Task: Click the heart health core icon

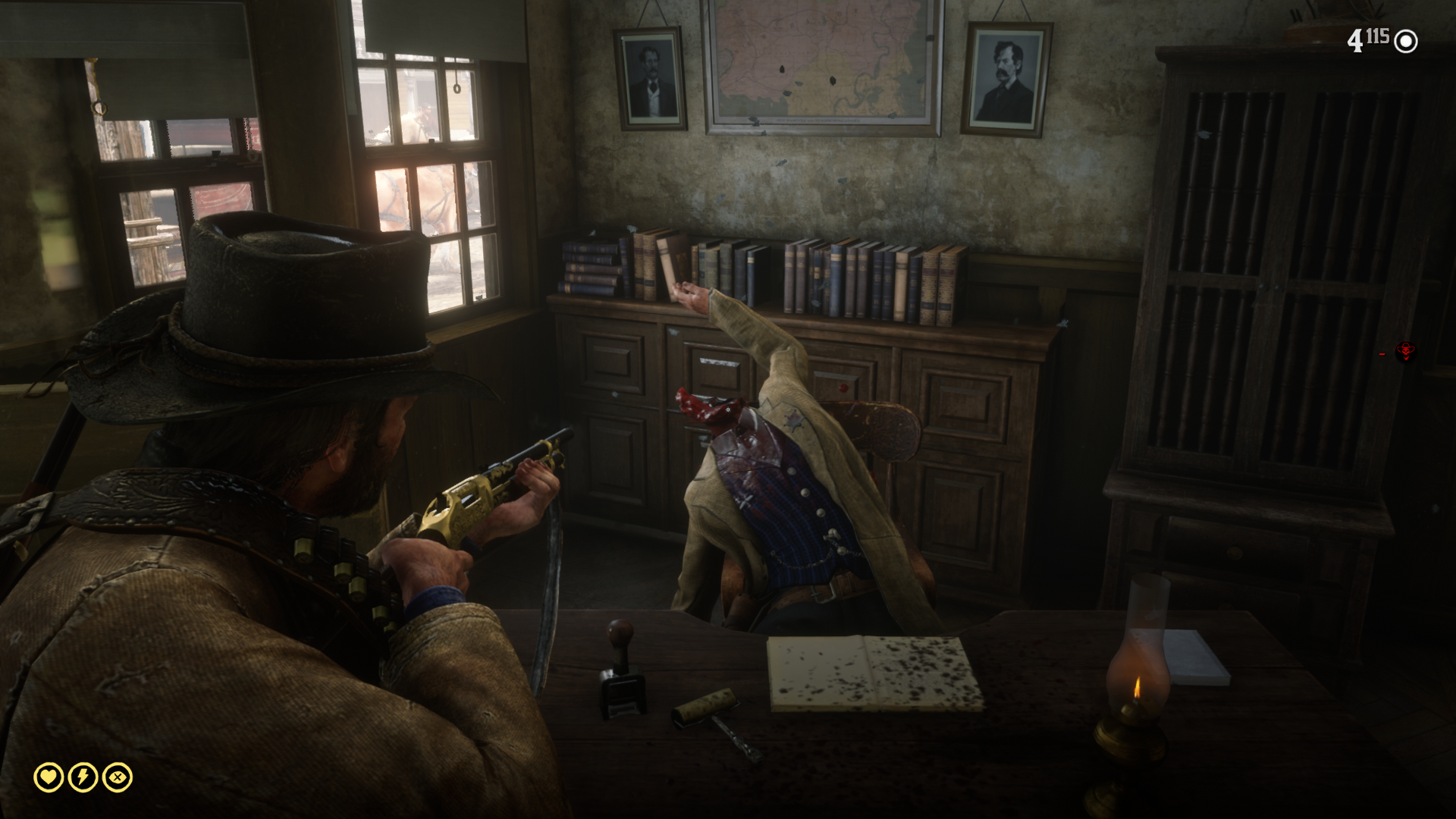Action: [x=49, y=777]
